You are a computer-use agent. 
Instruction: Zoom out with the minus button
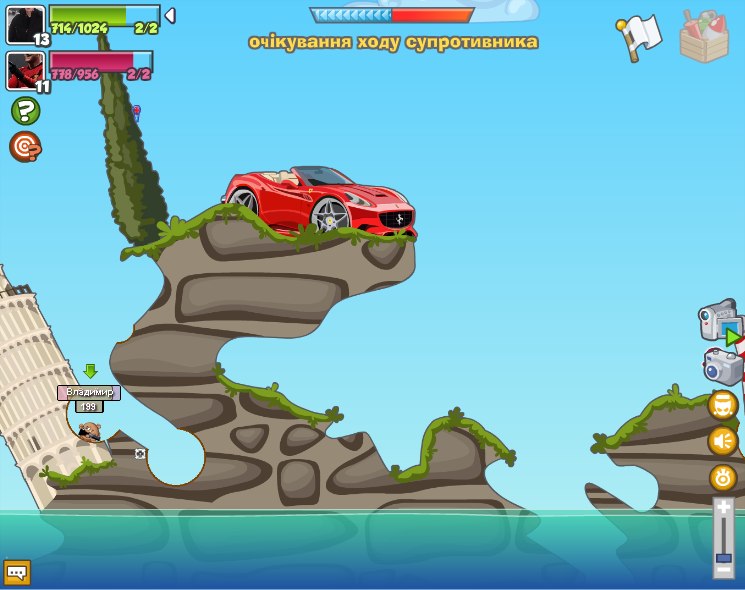coord(723,570)
